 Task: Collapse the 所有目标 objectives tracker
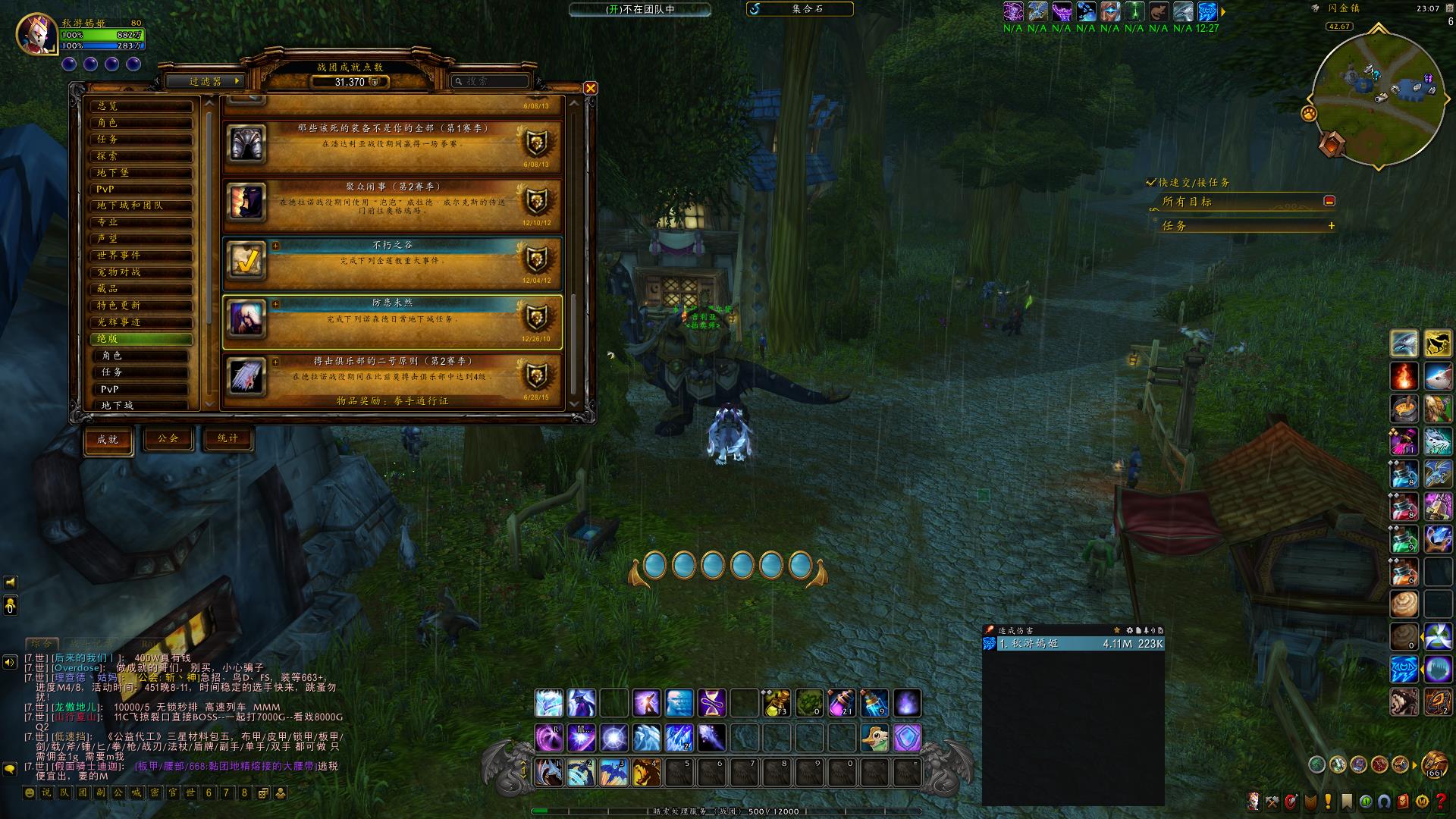tap(1329, 201)
